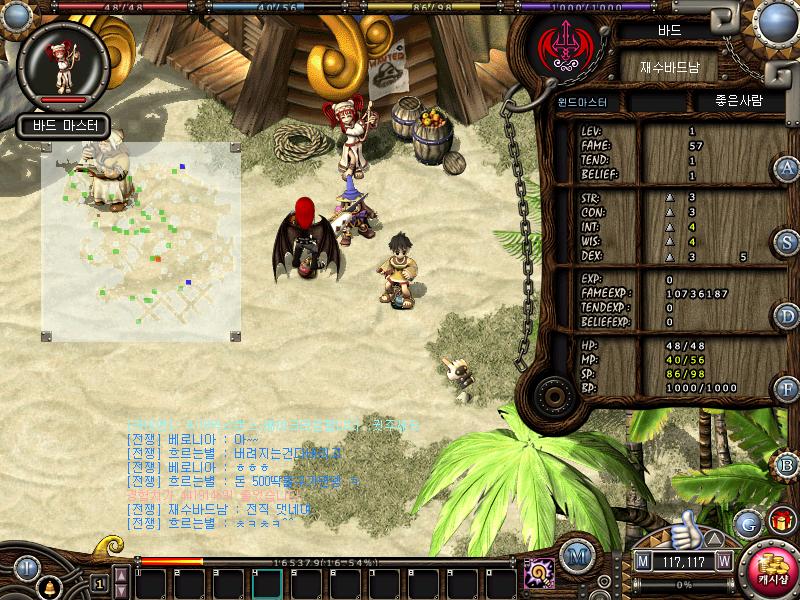Click the small M button beside coordinates
The width and height of the screenshot is (800, 600).
pyautogui.click(x=643, y=561)
